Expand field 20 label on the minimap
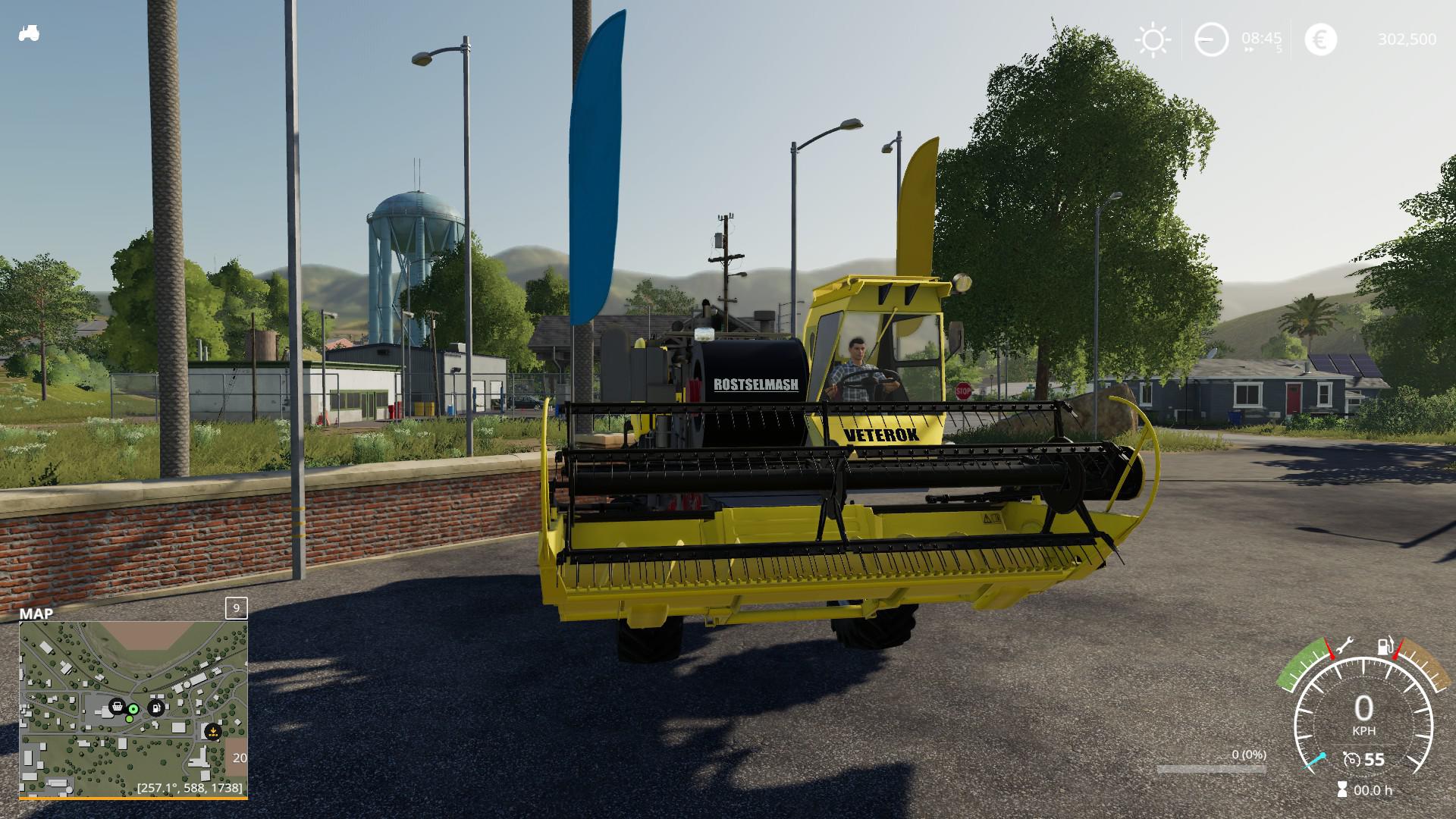The width and height of the screenshot is (1456, 819). [240, 758]
